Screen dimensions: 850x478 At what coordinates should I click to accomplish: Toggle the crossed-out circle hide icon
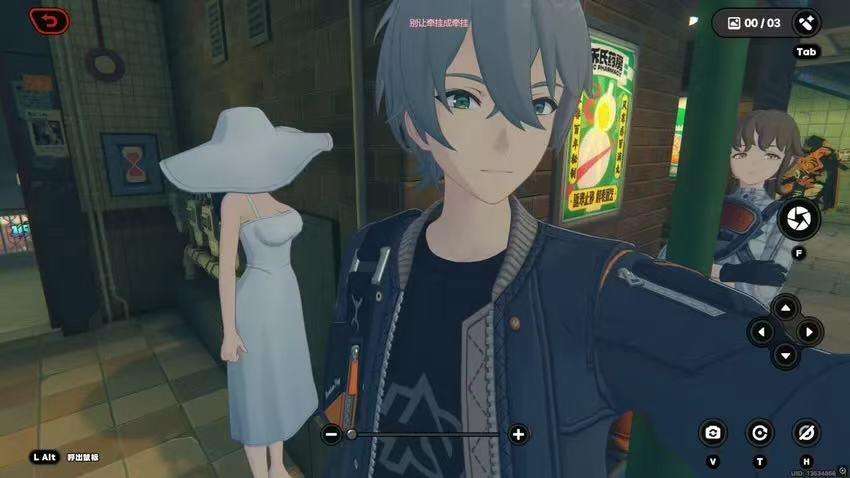805,432
